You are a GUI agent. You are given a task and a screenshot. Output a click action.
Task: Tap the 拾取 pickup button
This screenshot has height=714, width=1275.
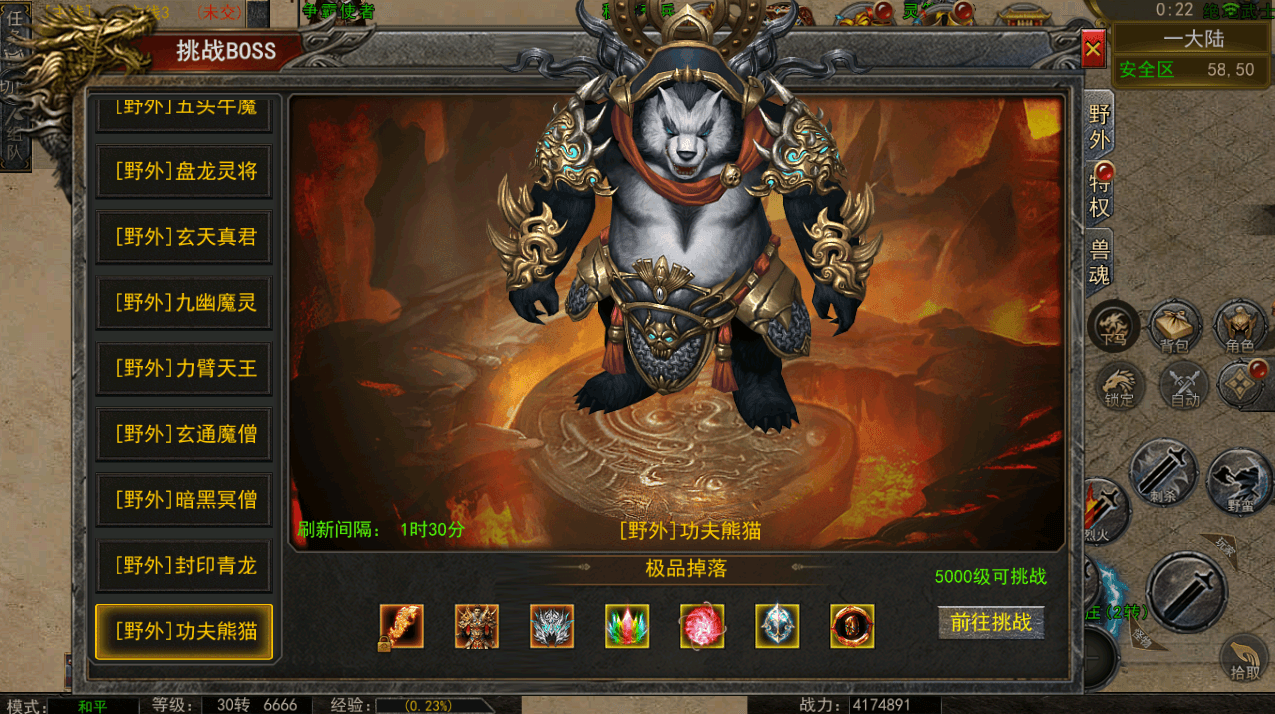click(x=1245, y=660)
